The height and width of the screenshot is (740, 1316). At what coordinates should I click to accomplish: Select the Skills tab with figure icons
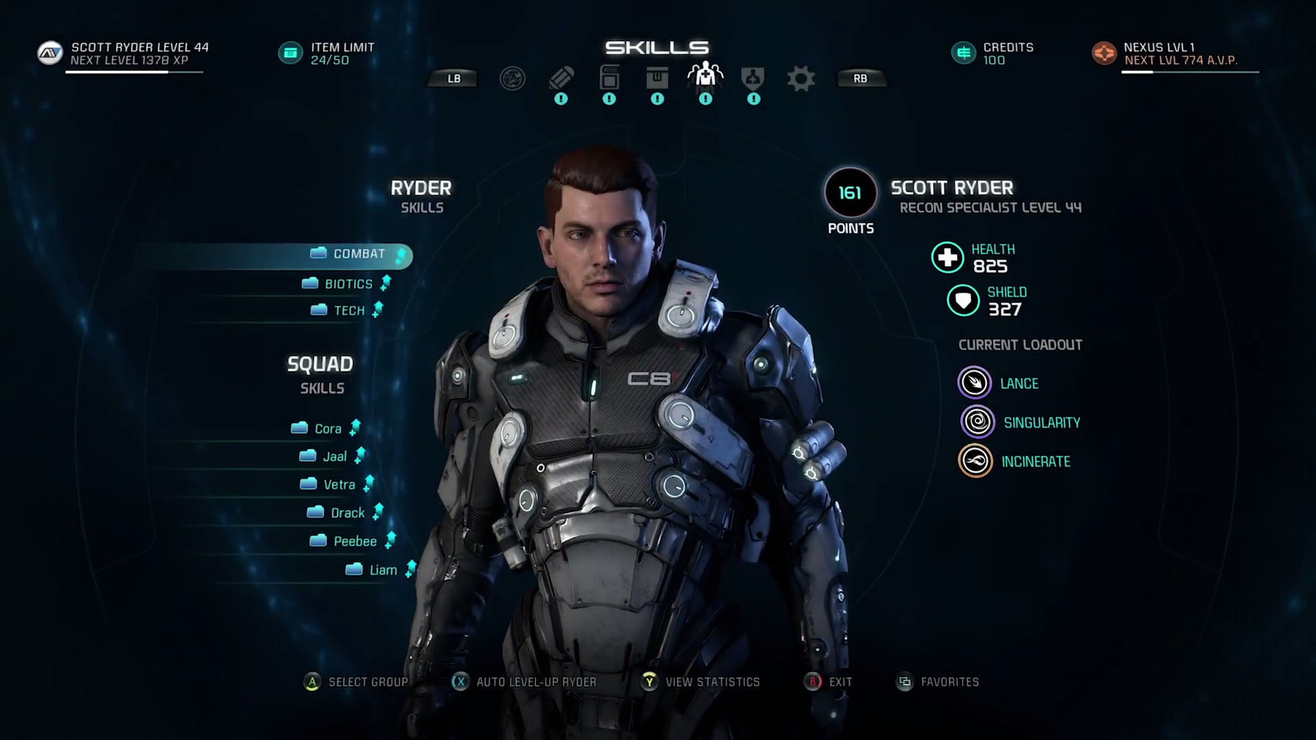705,78
